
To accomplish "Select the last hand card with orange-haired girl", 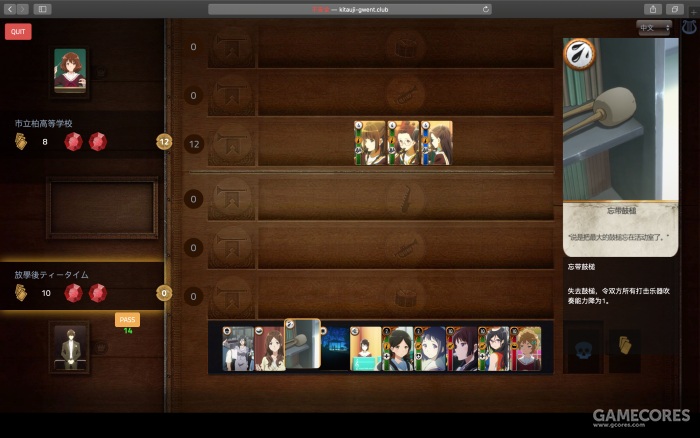I will (526, 348).
